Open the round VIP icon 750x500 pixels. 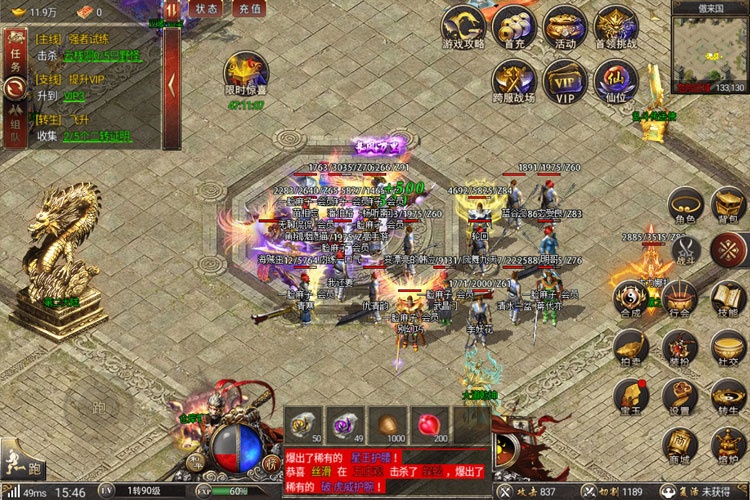566,78
